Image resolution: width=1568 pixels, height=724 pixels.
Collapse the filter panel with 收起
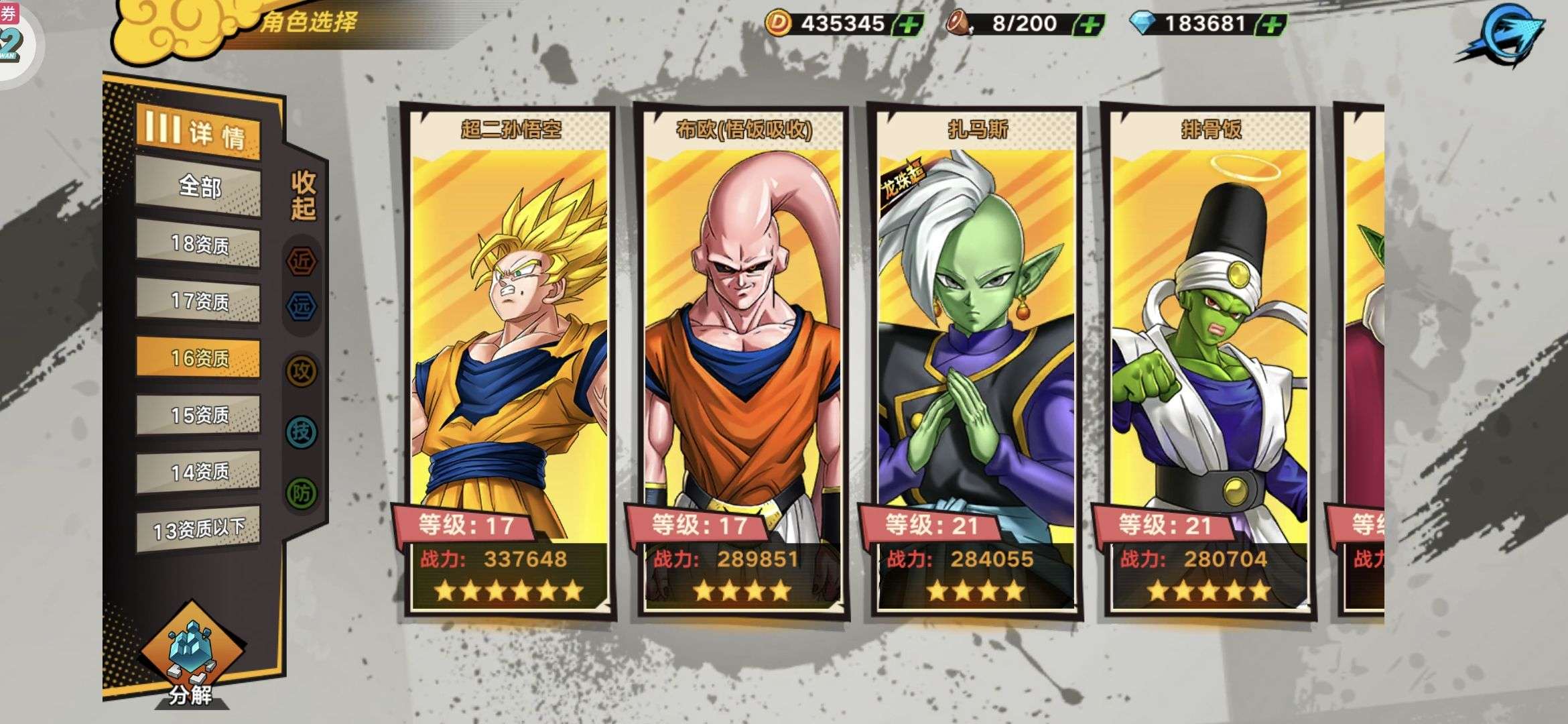pos(303,195)
